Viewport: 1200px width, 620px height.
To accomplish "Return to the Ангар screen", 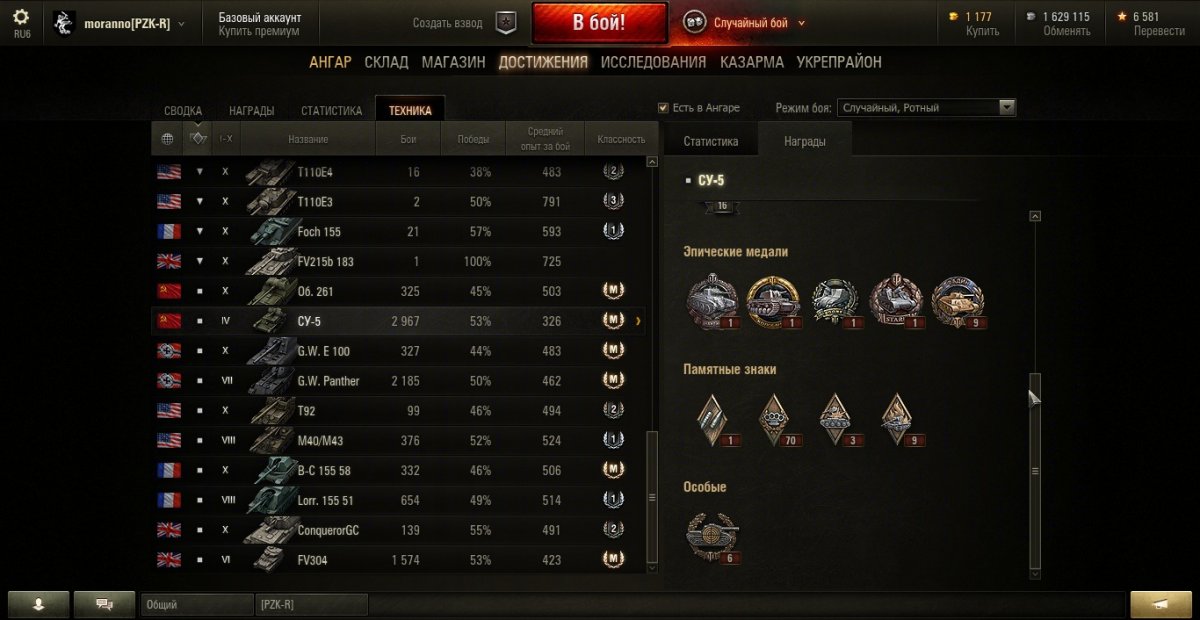I will coord(330,62).
